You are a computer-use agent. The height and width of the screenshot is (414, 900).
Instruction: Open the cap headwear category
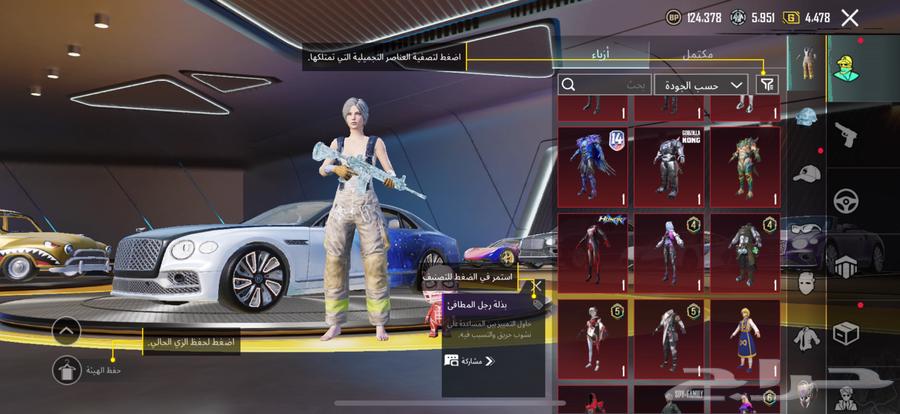point(806,173)
